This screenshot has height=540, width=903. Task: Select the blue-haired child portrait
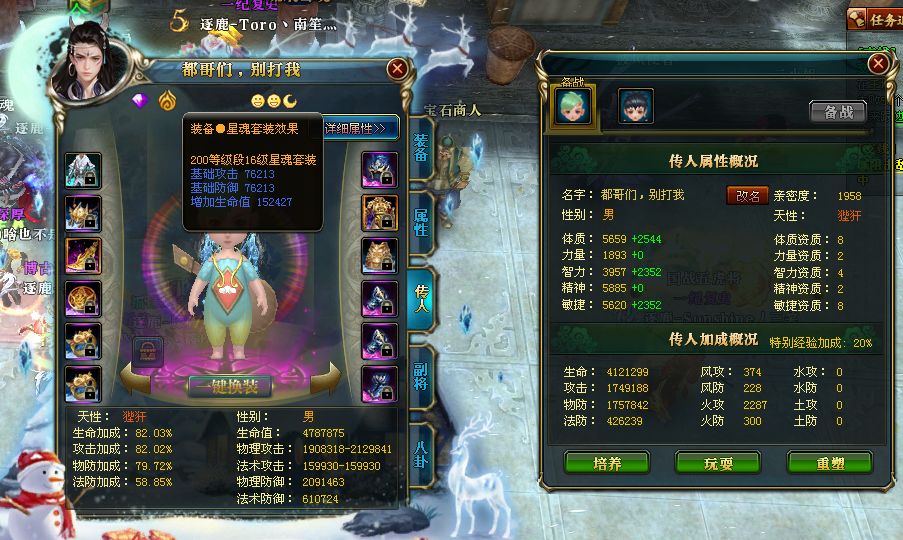[x=635, y=106]
